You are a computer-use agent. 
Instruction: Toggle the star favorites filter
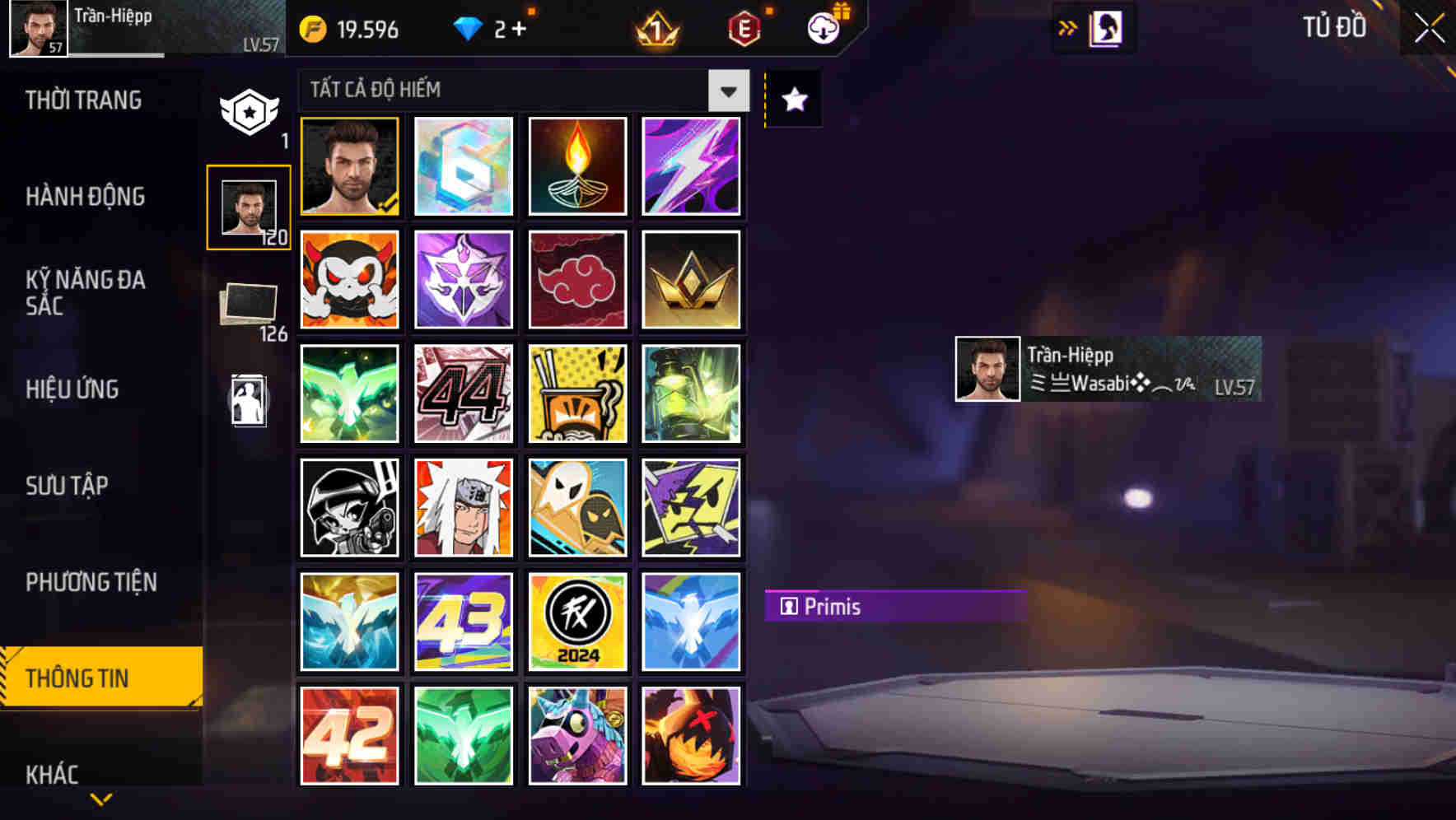pyautogui.click(x=793, y=99)
